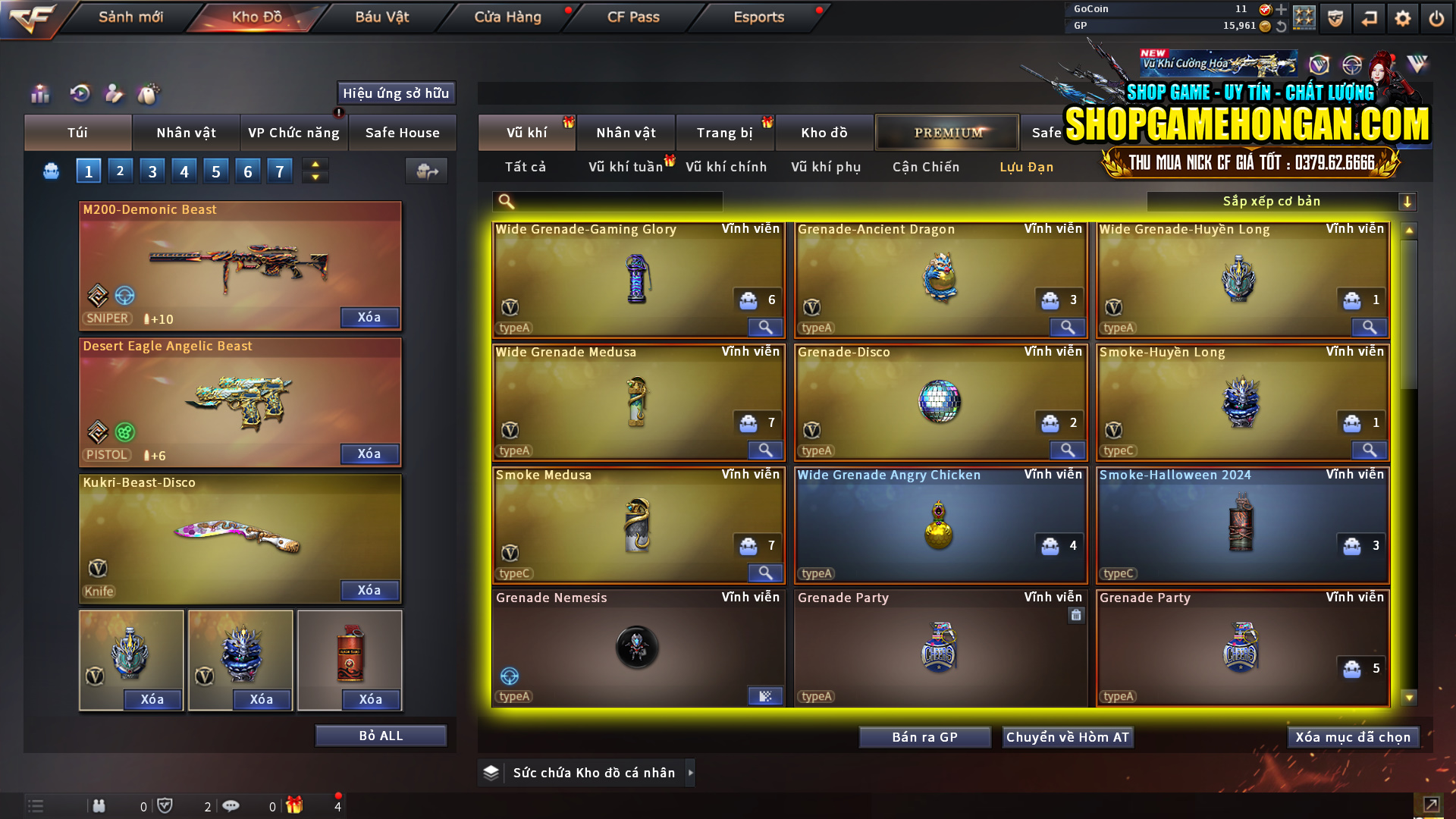Open the gift box icon in the status bar

tap(296, 805)
